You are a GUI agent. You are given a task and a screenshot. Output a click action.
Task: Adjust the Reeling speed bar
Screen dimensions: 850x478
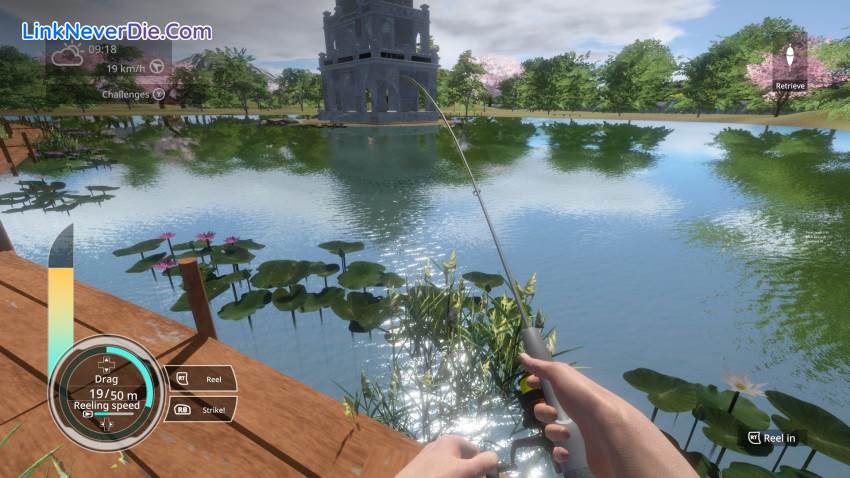coord(100,413)
